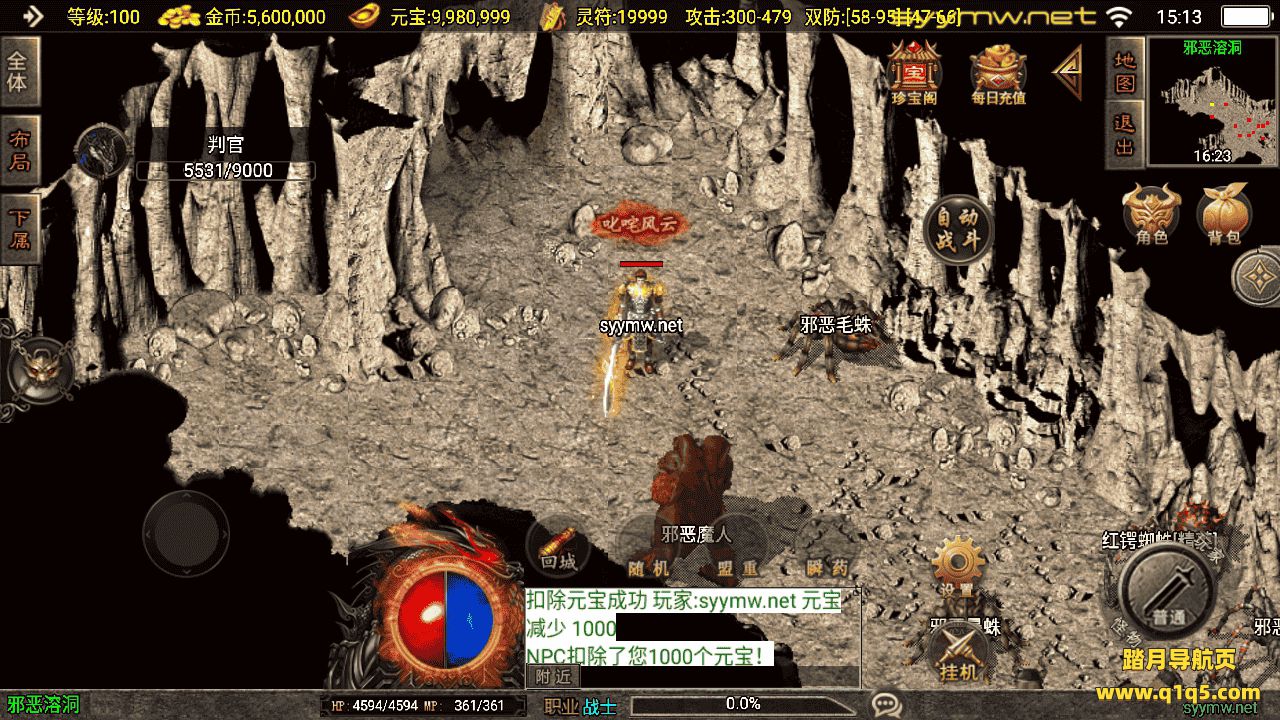This screenshot has height=720, width=1280.
Task: Open the 每日充值 daily recharge
Action: point(998,72)
